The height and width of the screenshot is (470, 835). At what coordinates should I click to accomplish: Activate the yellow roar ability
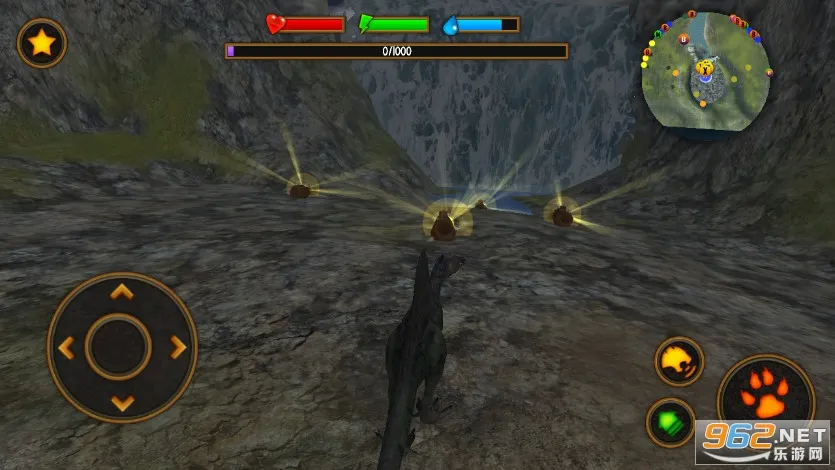(679, 361)
